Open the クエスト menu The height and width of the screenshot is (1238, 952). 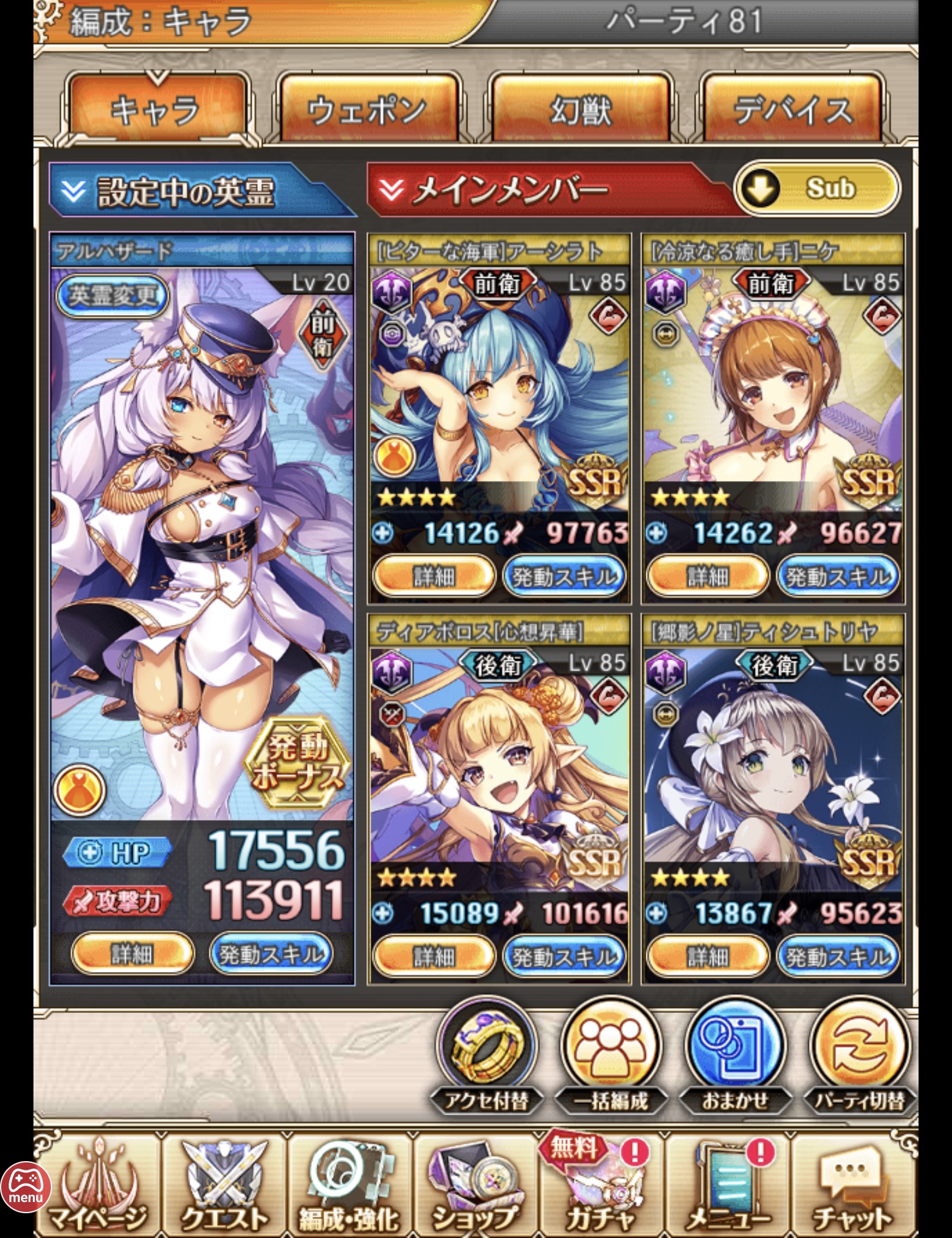225,1185
